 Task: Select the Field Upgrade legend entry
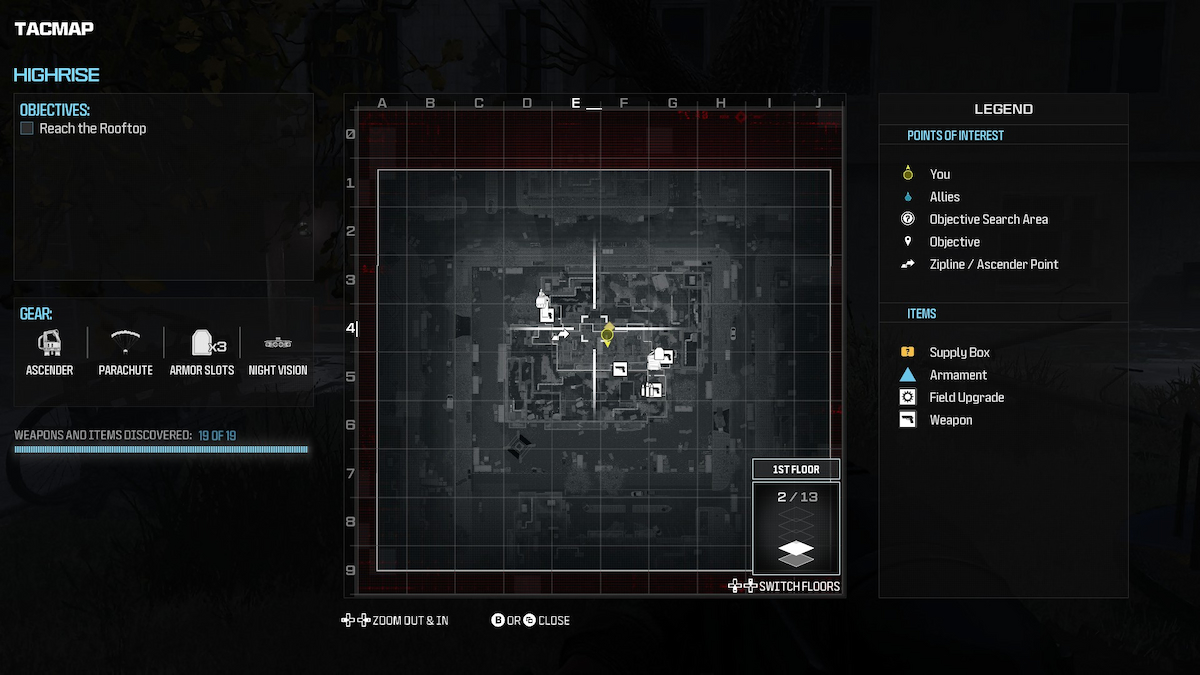(966, 397)
